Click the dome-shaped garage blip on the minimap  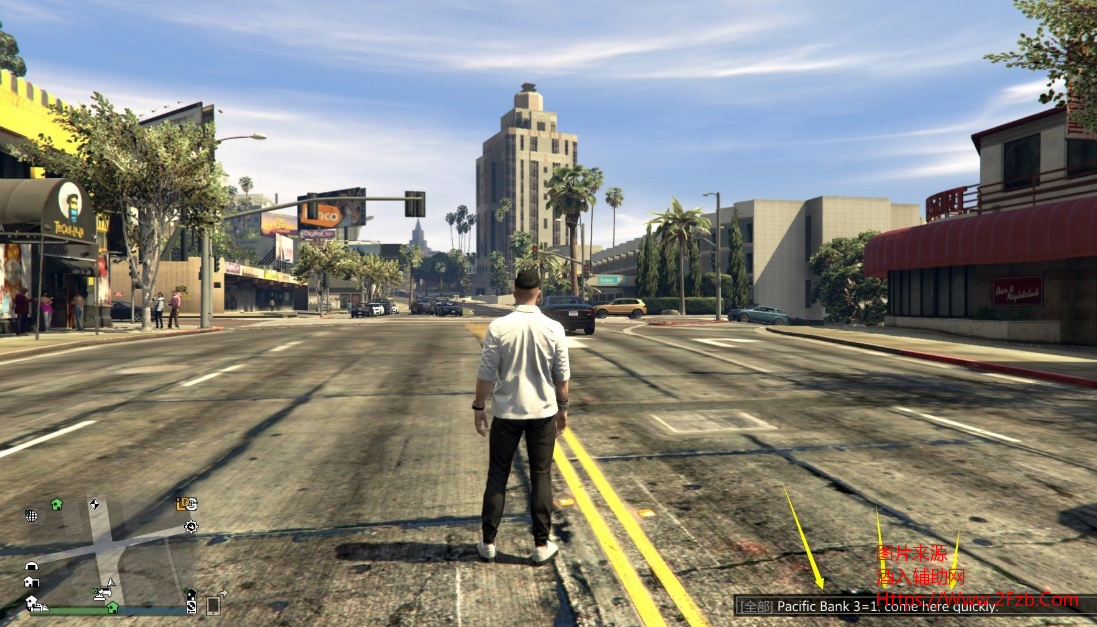point(31,565)
